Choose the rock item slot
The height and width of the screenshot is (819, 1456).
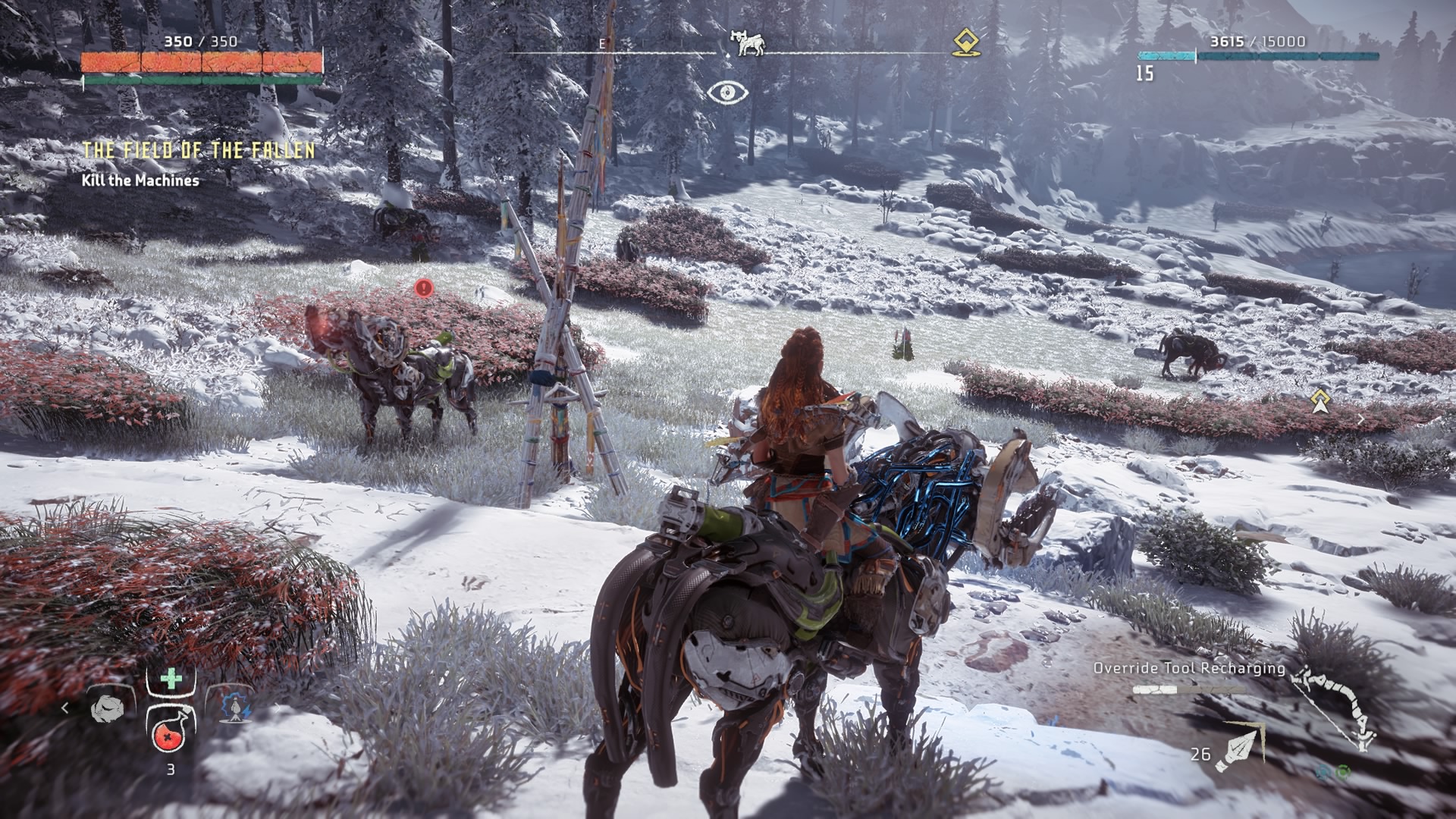point(108,709)
